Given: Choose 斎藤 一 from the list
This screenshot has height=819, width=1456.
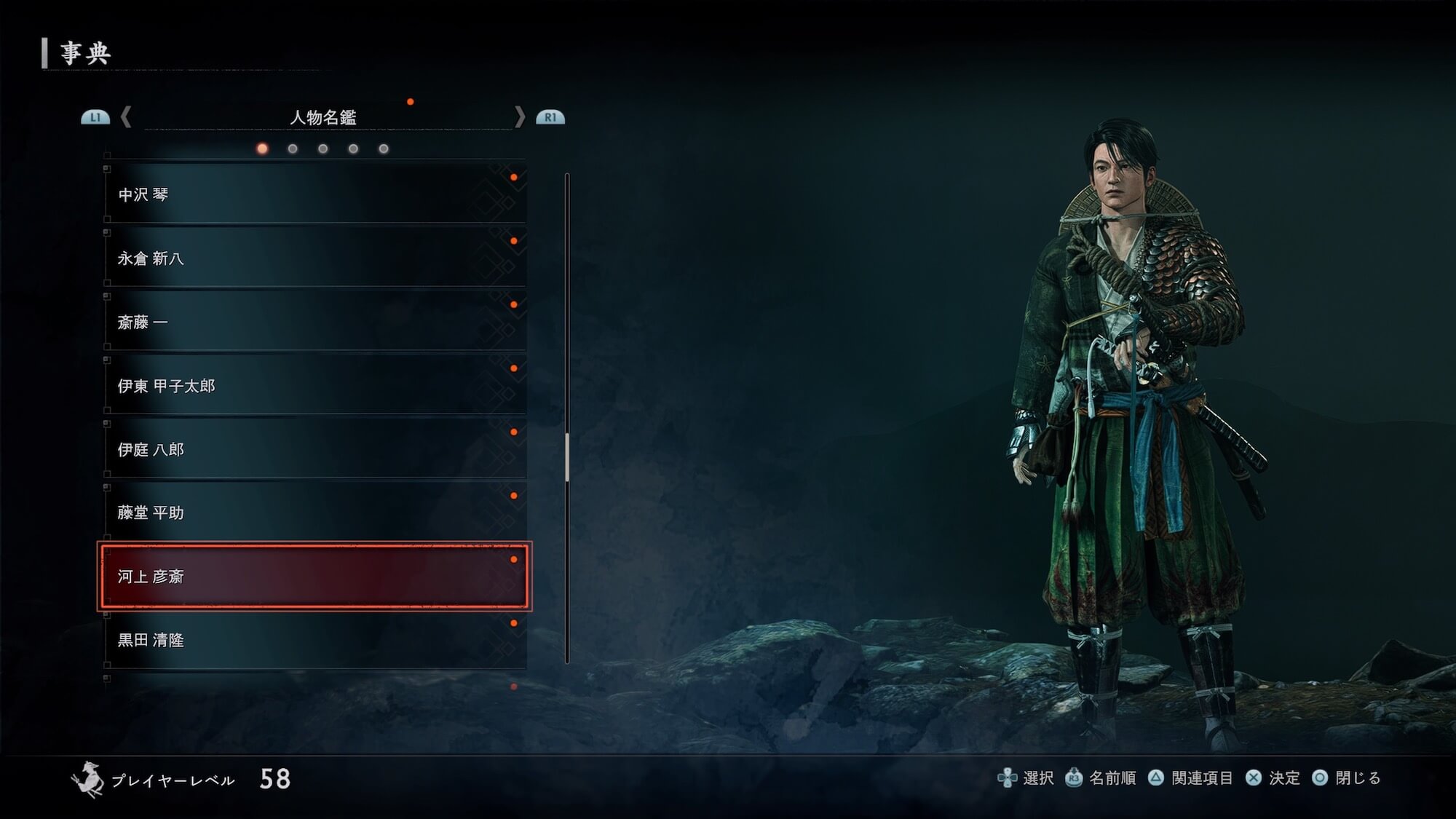Looking at the screenshot, I should 314,322.
